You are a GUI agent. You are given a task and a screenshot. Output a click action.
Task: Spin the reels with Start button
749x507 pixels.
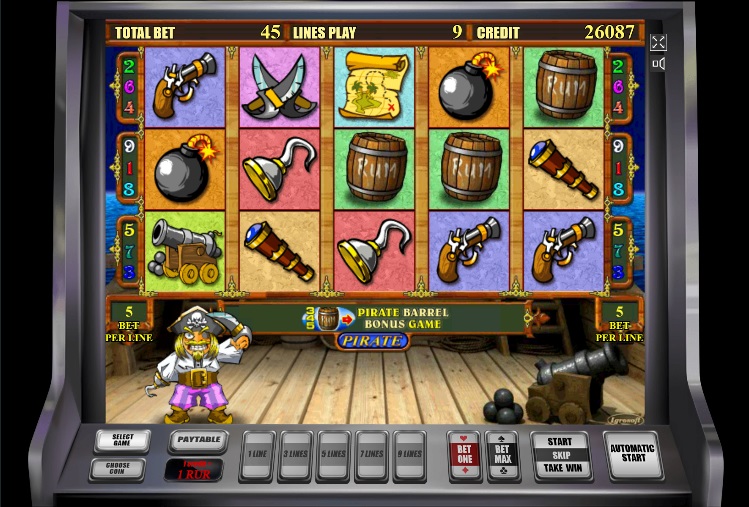tap(560, 453)
